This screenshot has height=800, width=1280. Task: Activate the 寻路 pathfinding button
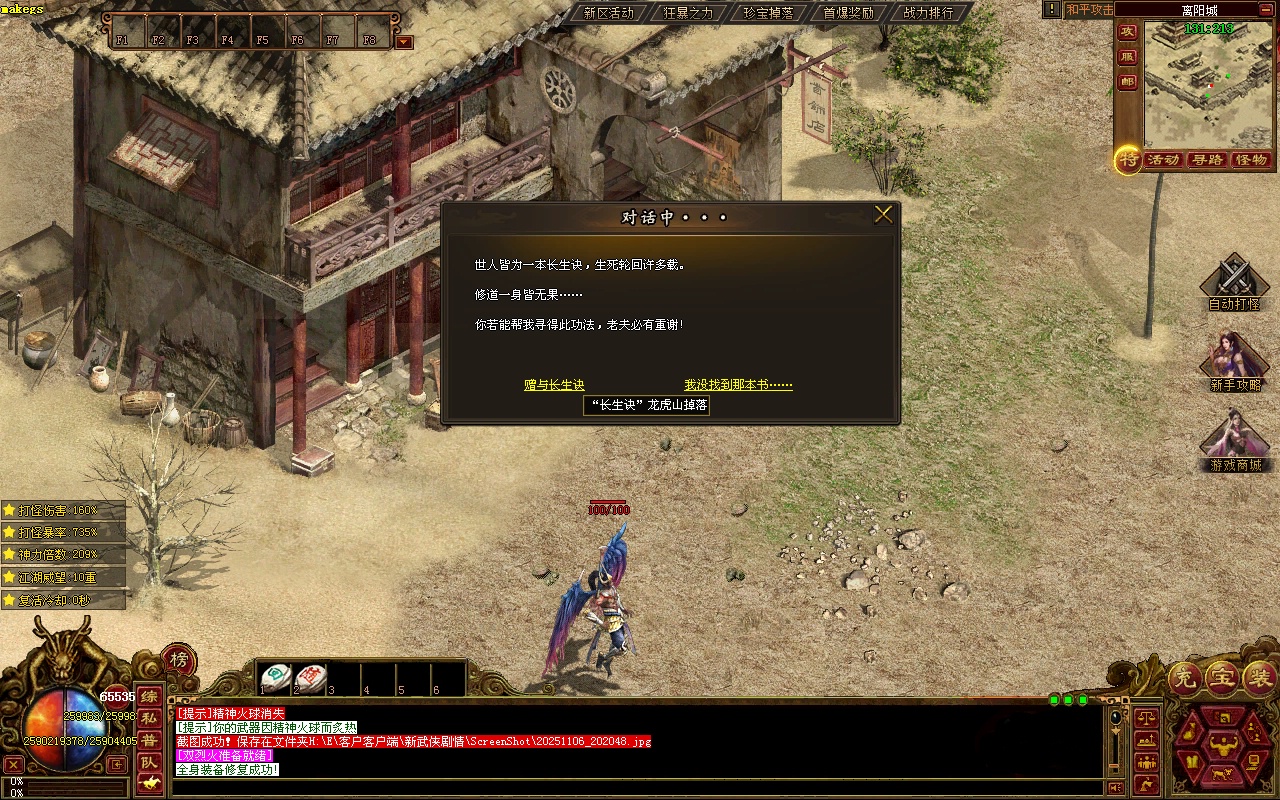pyautogui.click(x=1207, y=160)
